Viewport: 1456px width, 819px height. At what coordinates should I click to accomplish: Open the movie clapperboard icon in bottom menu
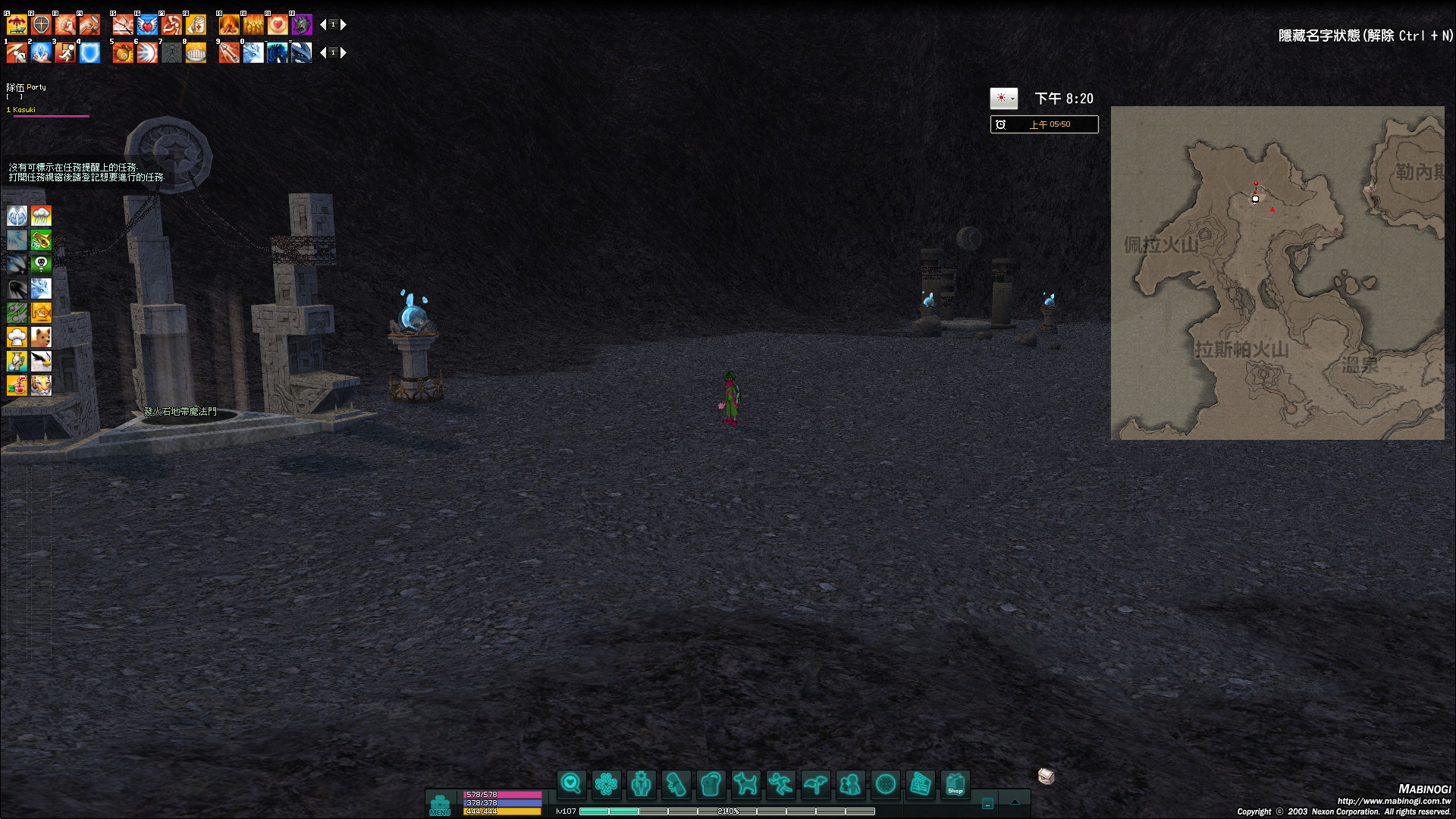[920, 784]
